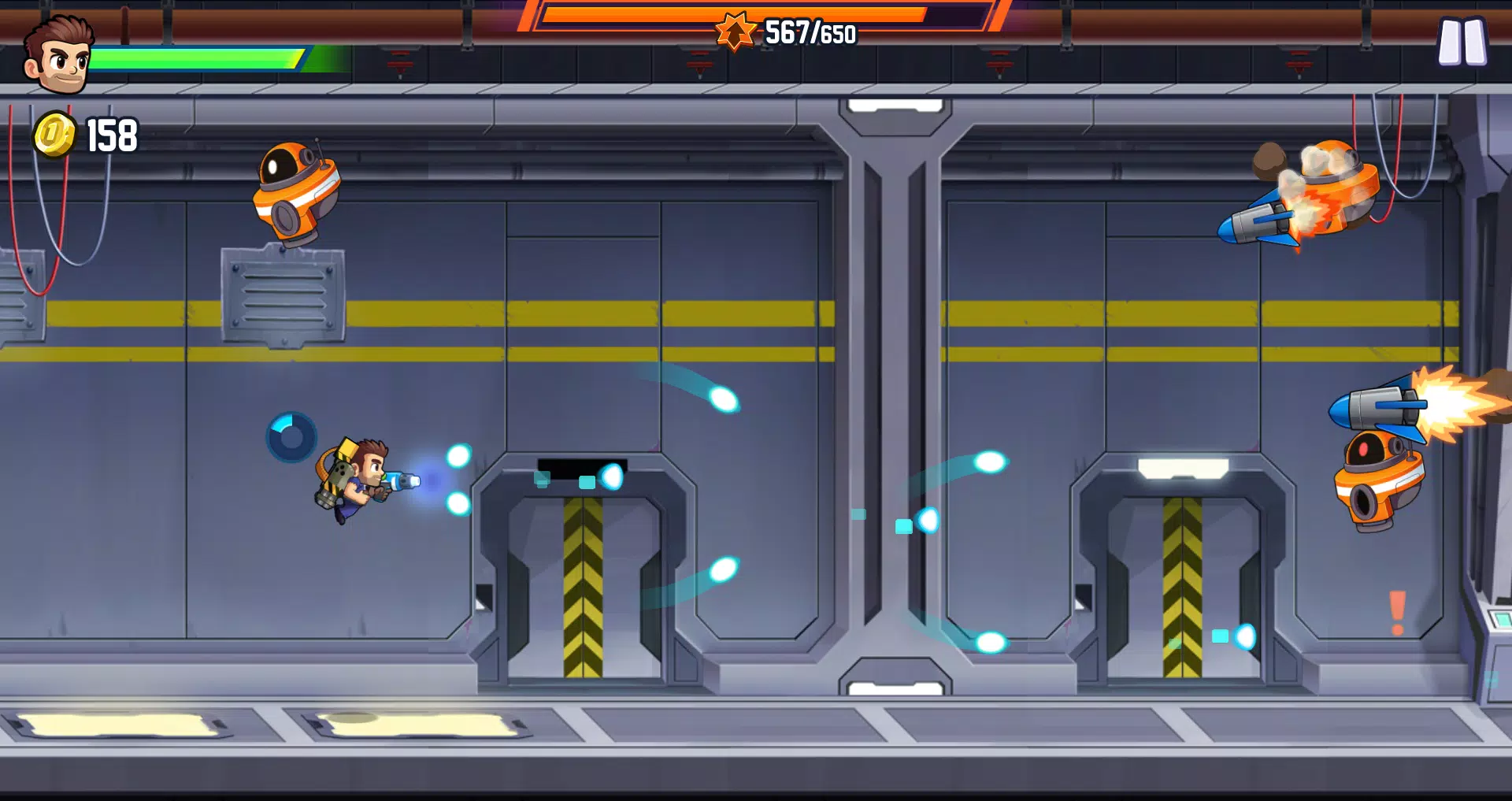Pause the game
The width and height of the screenshot is (1512, 801).
coord(1462,42)
